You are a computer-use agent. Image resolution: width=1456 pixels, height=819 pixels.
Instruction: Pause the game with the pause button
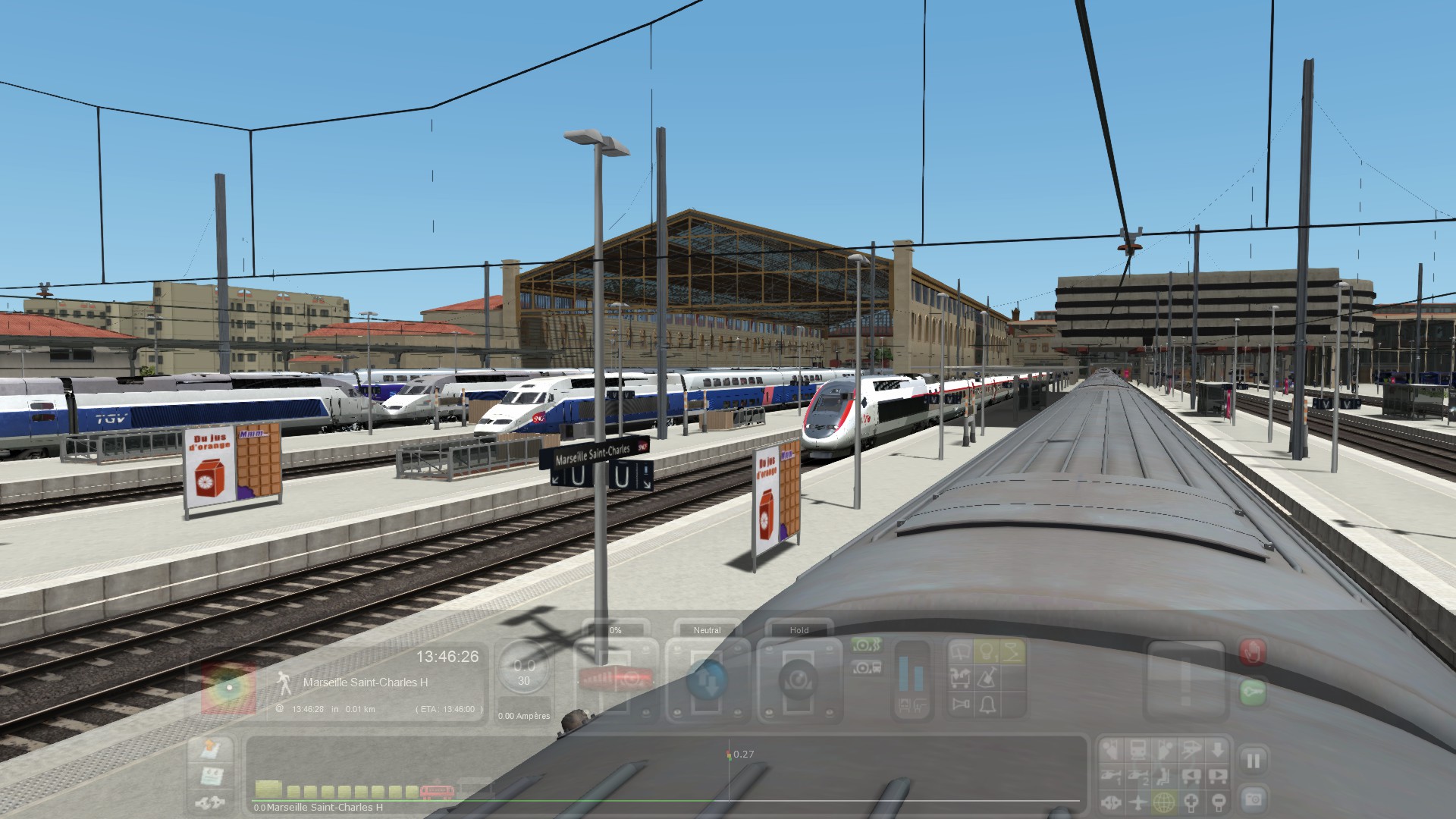pos(1253,760)
